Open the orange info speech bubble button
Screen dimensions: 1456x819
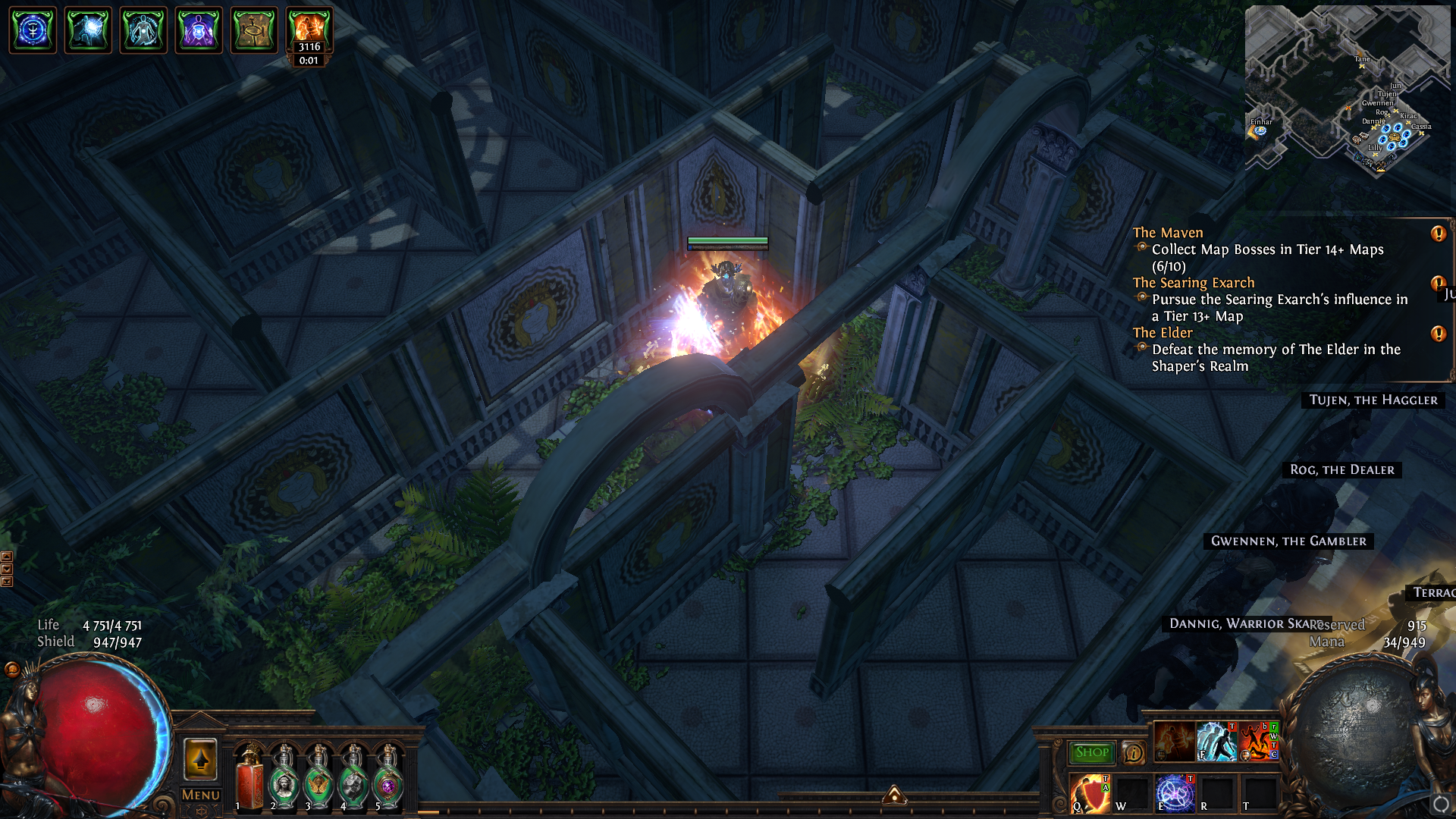point(1133,752)
